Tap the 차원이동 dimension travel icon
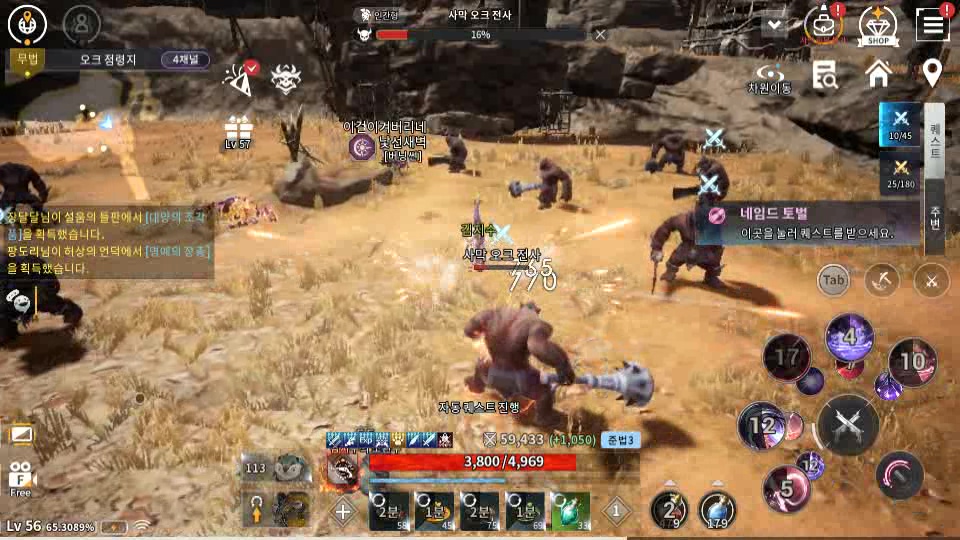The height and width of the screenshot is (540, 960). pos(769,77)
